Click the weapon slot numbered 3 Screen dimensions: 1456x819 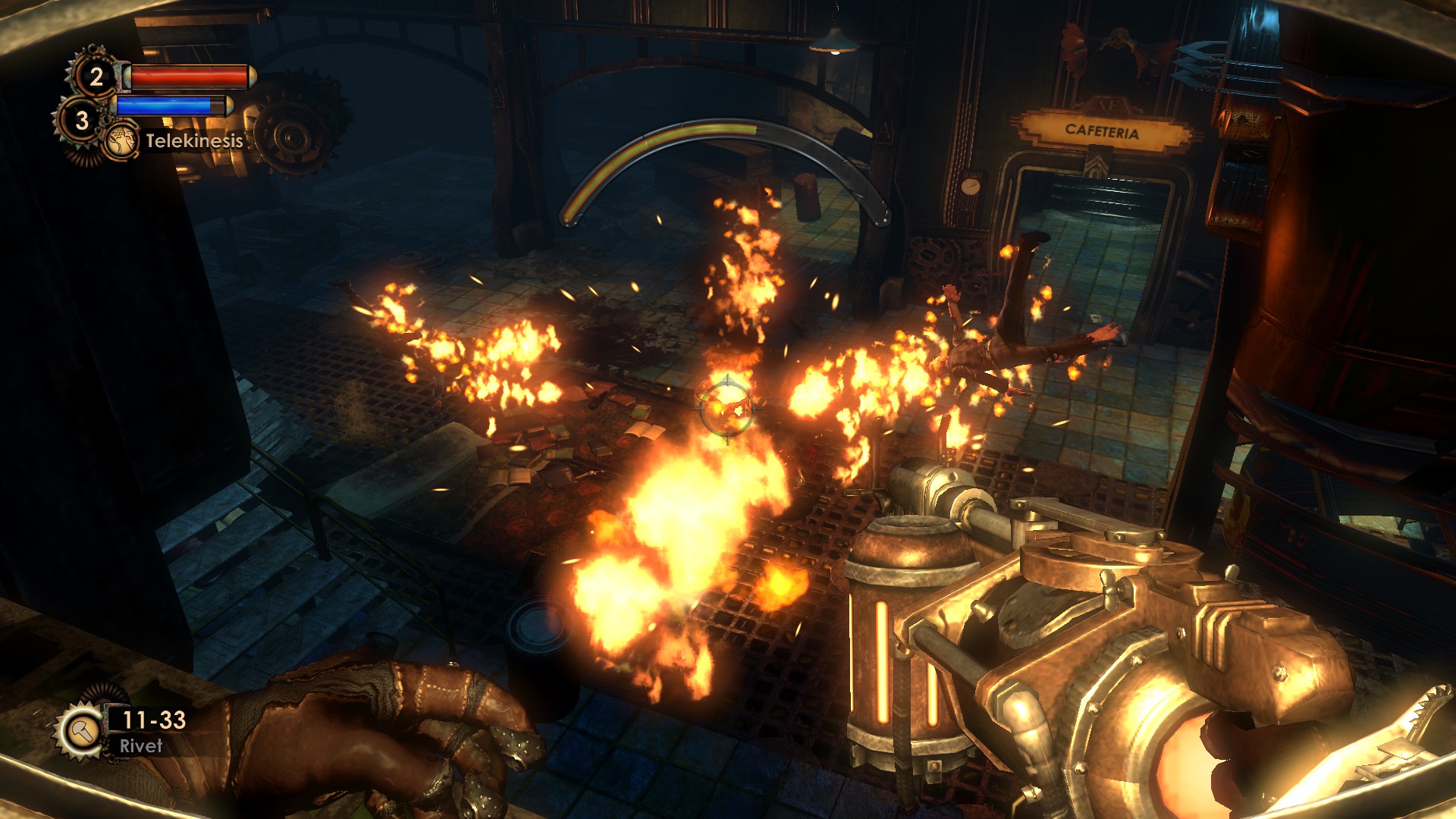tap(80, 120)
